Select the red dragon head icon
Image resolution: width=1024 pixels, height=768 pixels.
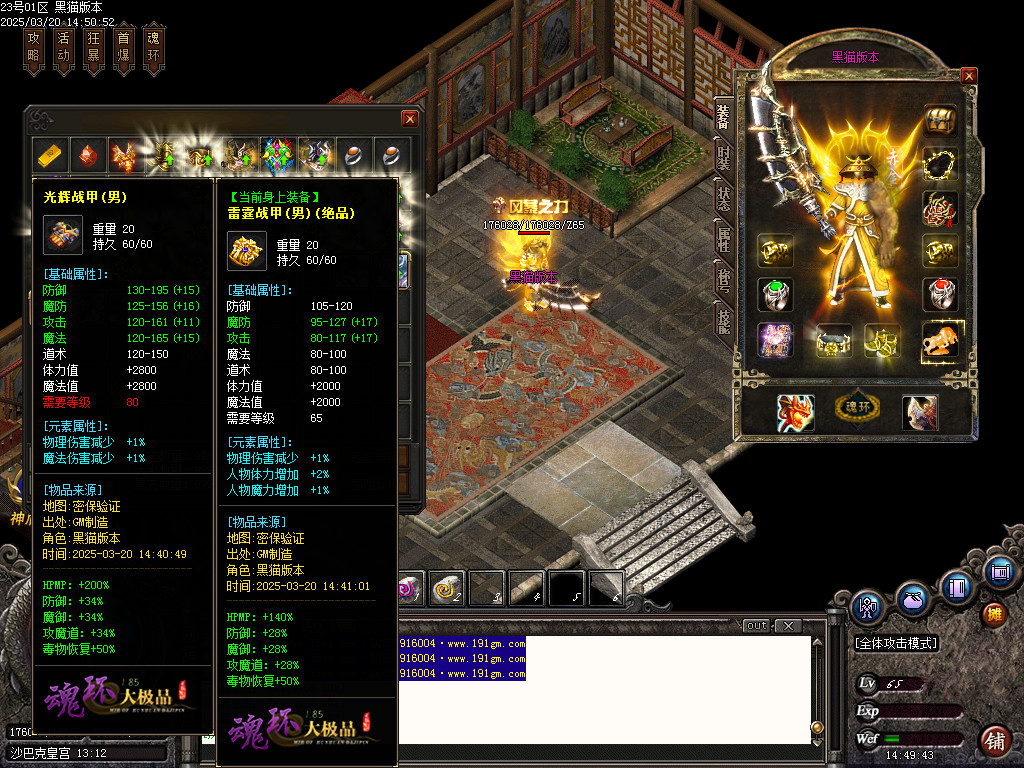pyautogui.click(x=795, y=412)
